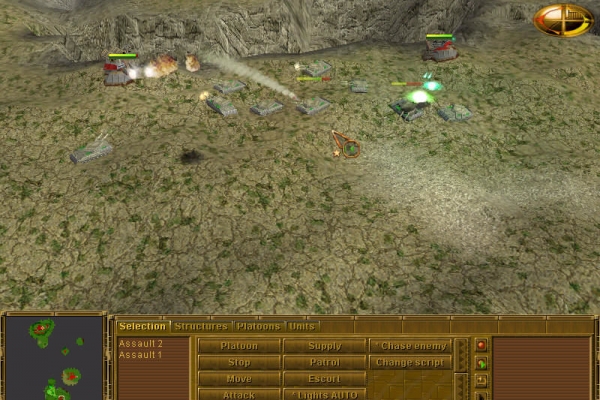Click the small red round icon button
This screenshot has height=400, width=600.
pyautogui.click(x=481, y=345)
